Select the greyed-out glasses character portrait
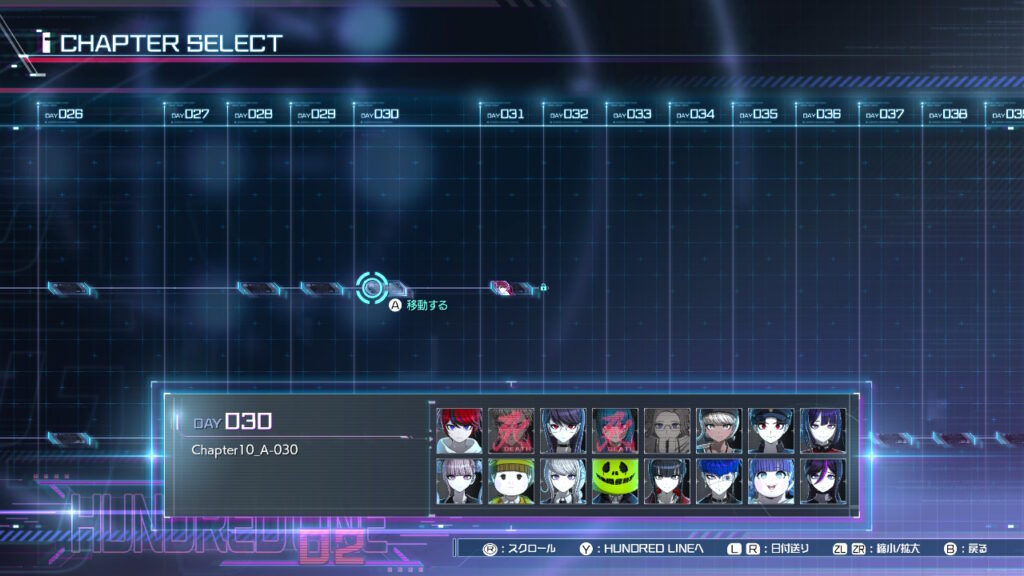1024x576 pixels. (x=668, y=431)
